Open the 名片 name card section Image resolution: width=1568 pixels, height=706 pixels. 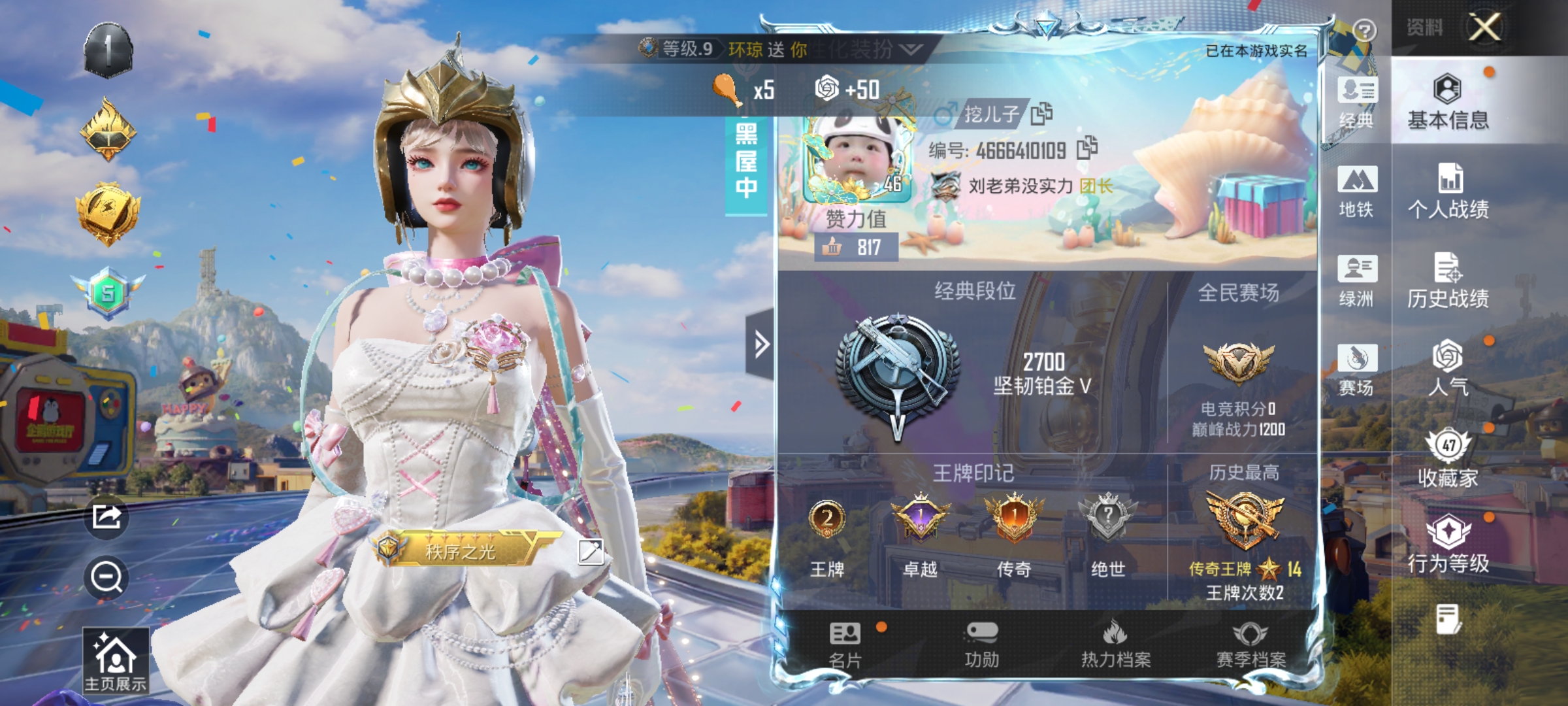pos(845,645)
